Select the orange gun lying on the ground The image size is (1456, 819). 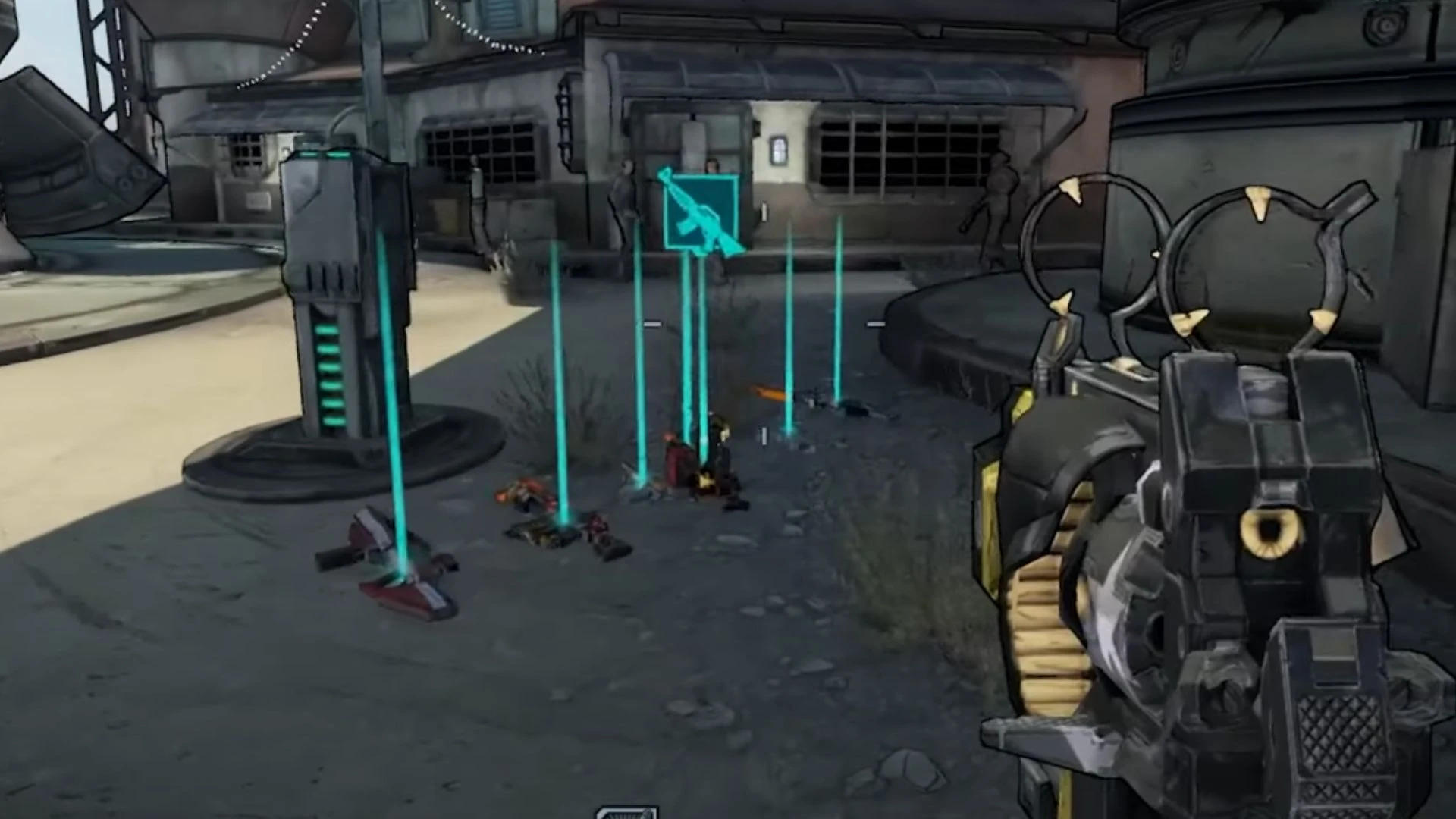coord(768,393)
